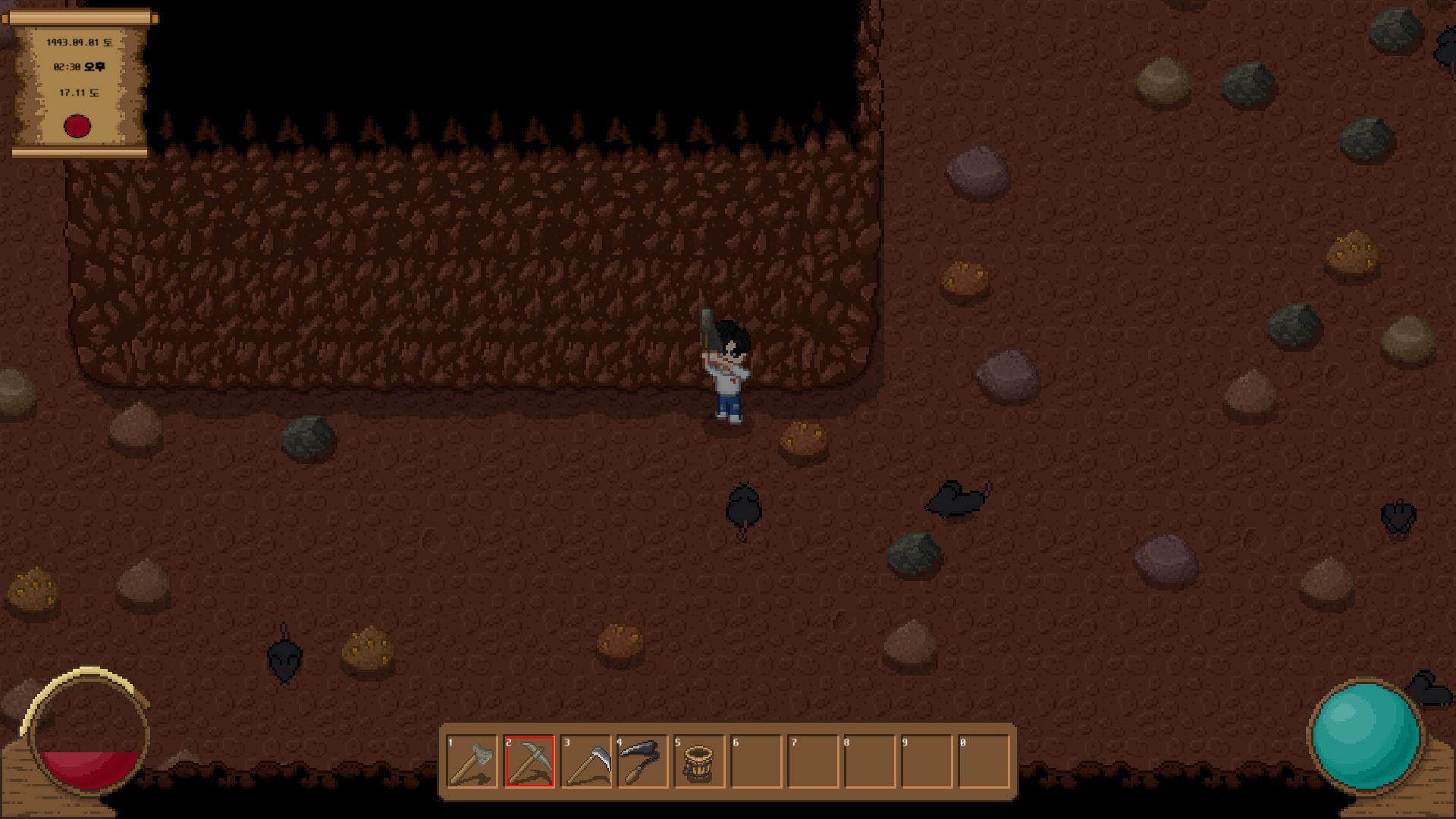
Task: Click the red weather indicator on the calendar scroll
Action: 79,127
